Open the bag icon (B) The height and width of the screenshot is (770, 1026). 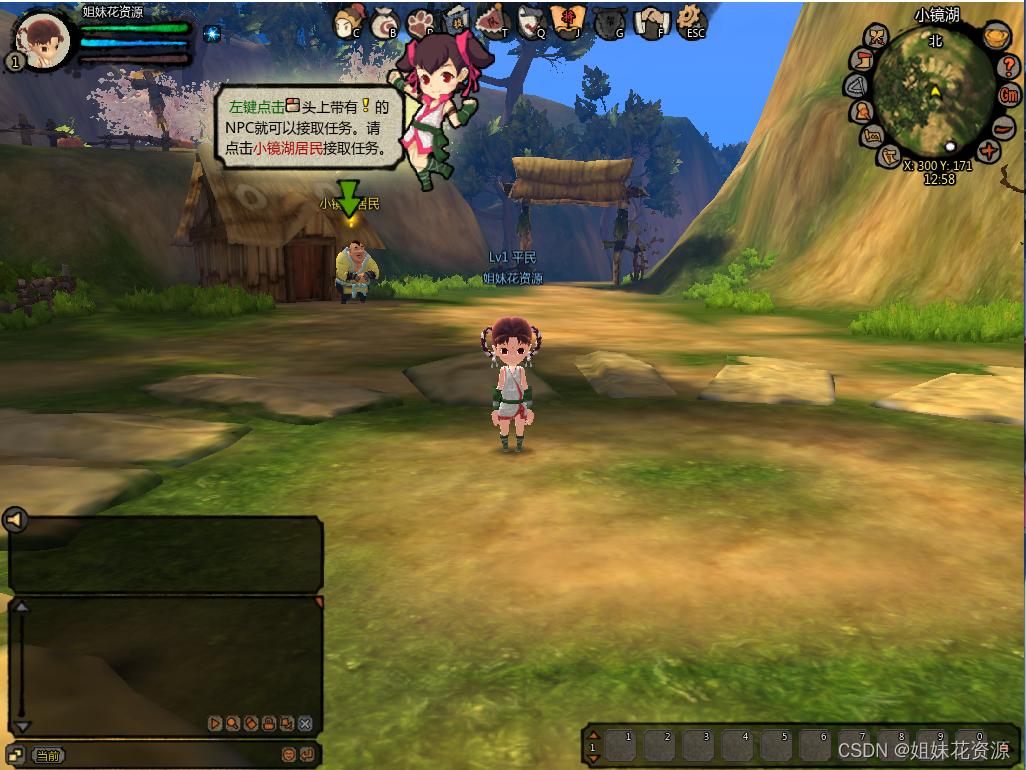(385, 23)
